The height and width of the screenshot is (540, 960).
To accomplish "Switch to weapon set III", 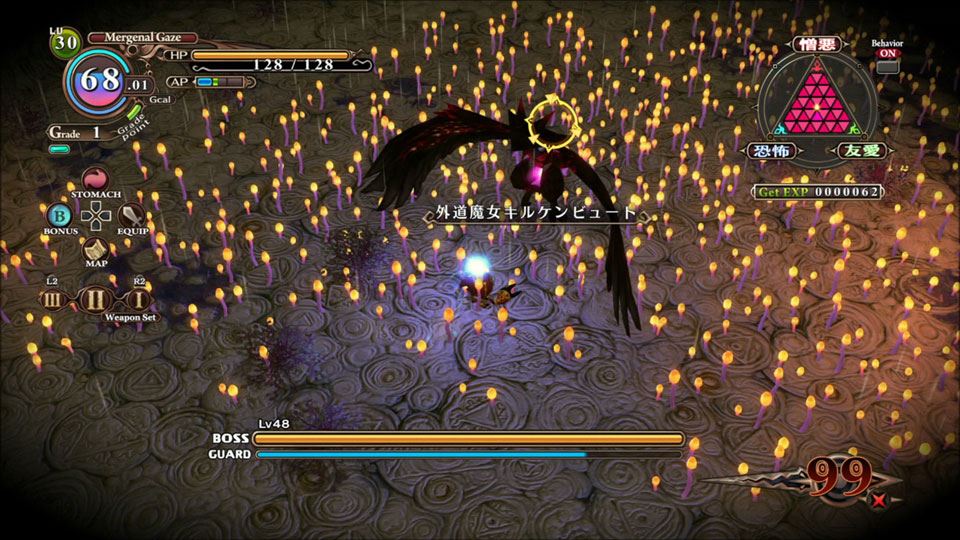I will (55, 299).
